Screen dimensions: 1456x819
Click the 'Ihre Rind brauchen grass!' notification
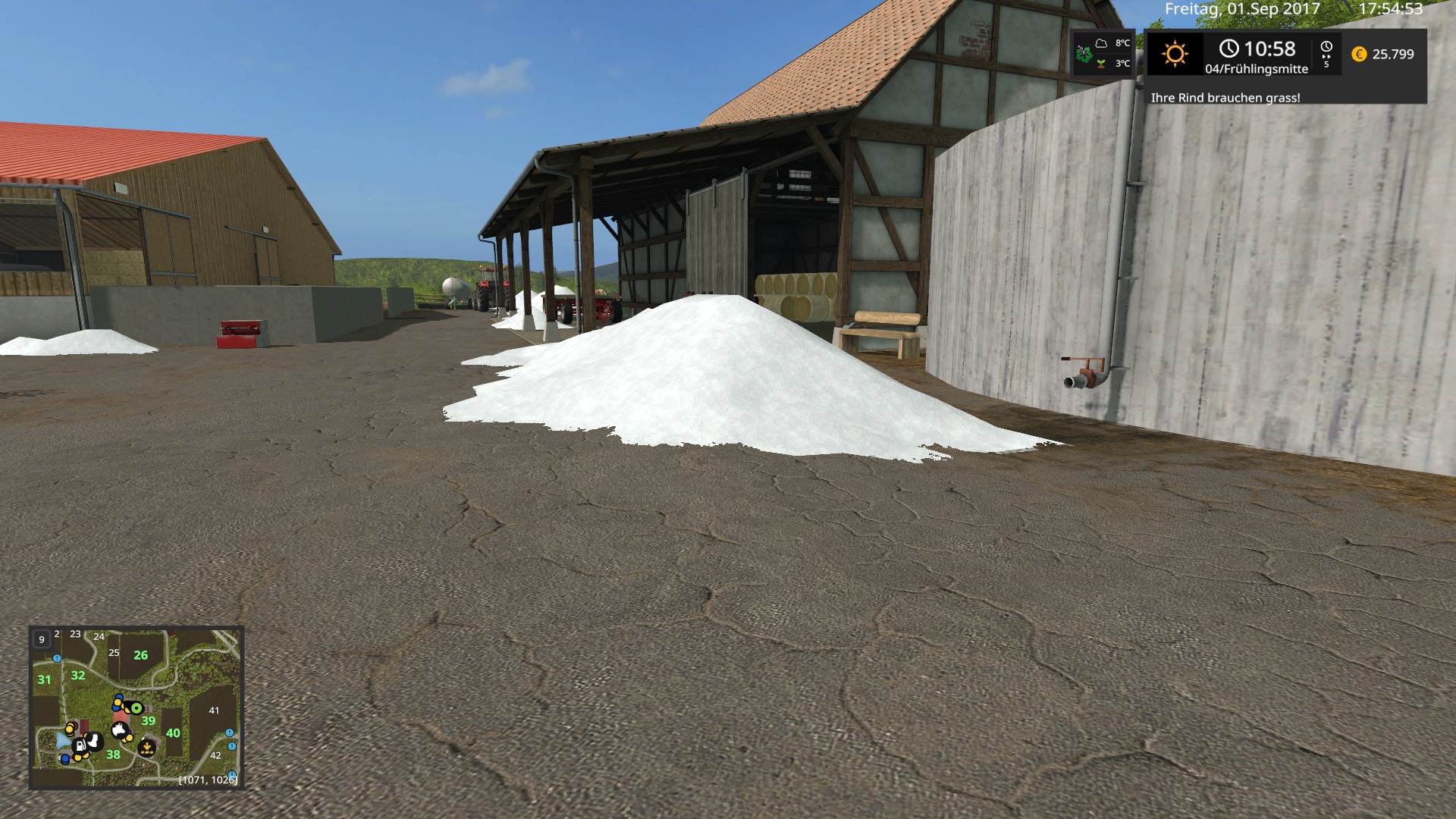click(x=1226, y=98)
